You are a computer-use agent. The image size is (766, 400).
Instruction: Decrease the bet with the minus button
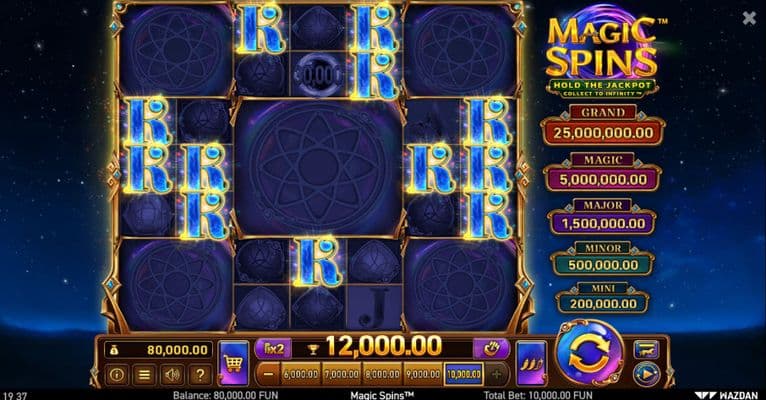267,374
